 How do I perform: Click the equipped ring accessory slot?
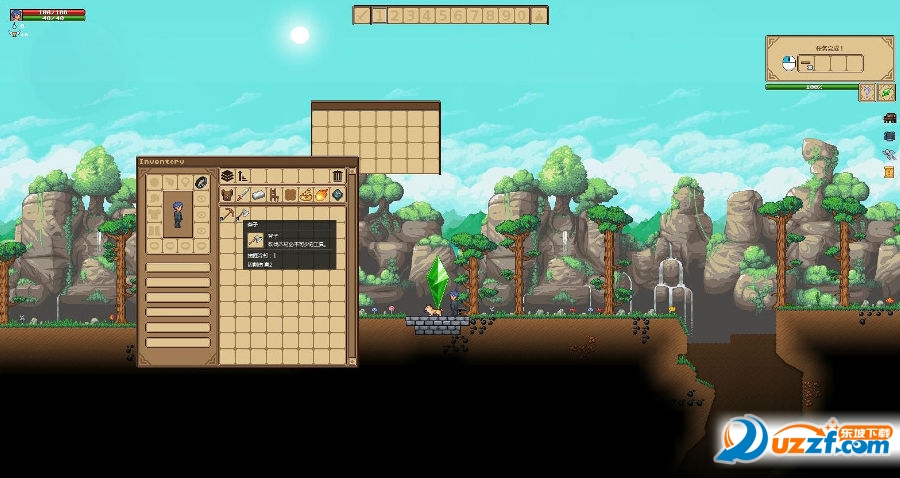point(200,182)
